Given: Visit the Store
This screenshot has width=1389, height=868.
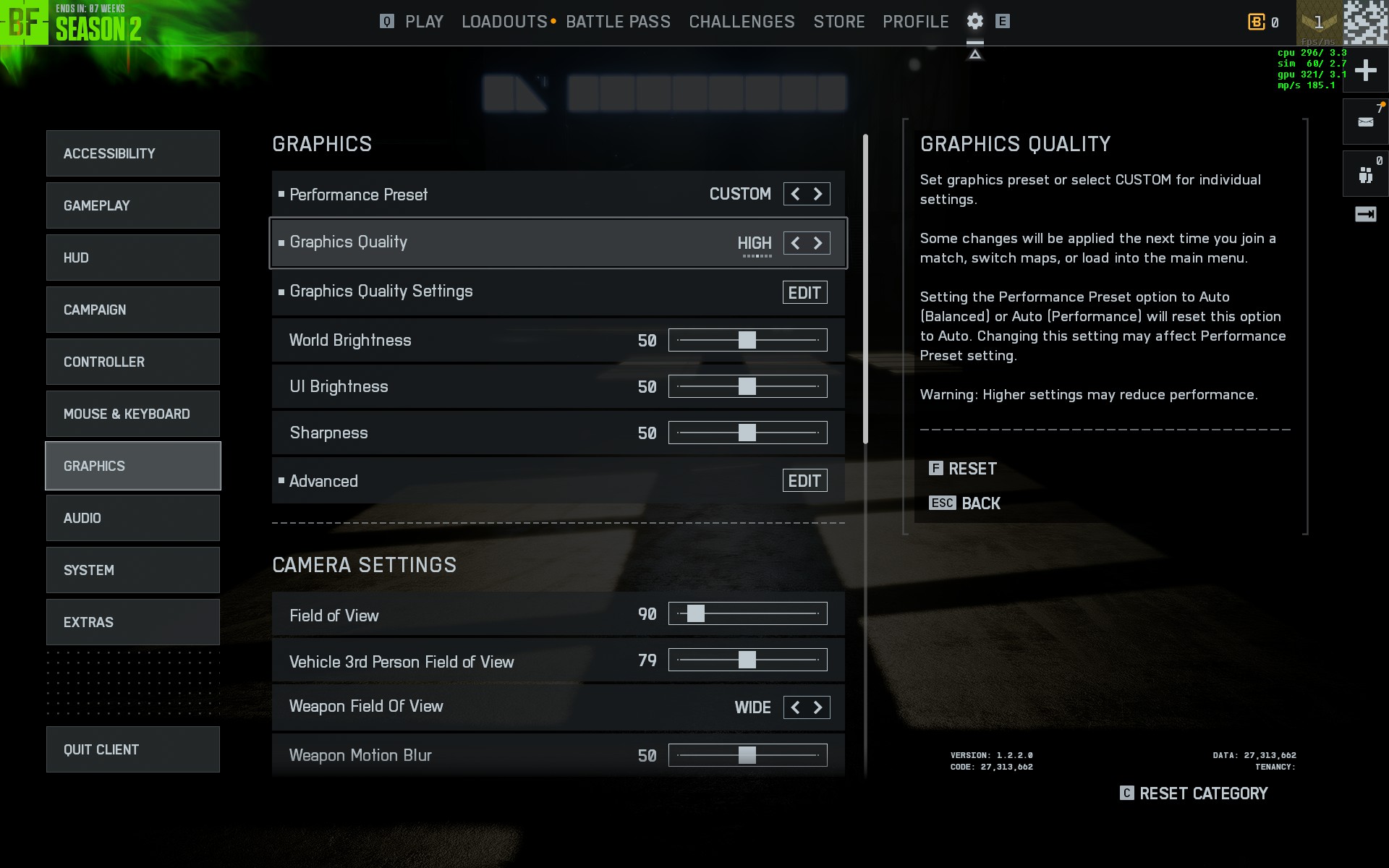Looking at the screenshot, I should (x=838, y=22).
